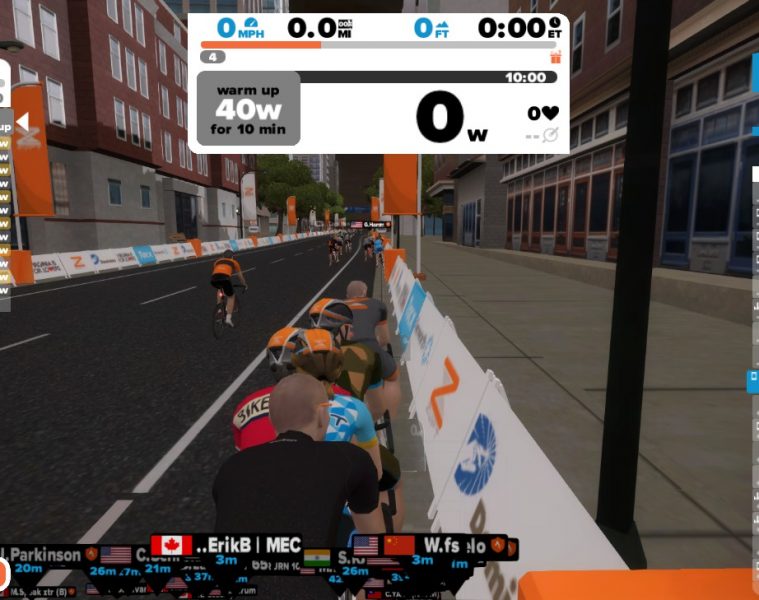Choose the Parkinson rider name tag

coord(44,553)
